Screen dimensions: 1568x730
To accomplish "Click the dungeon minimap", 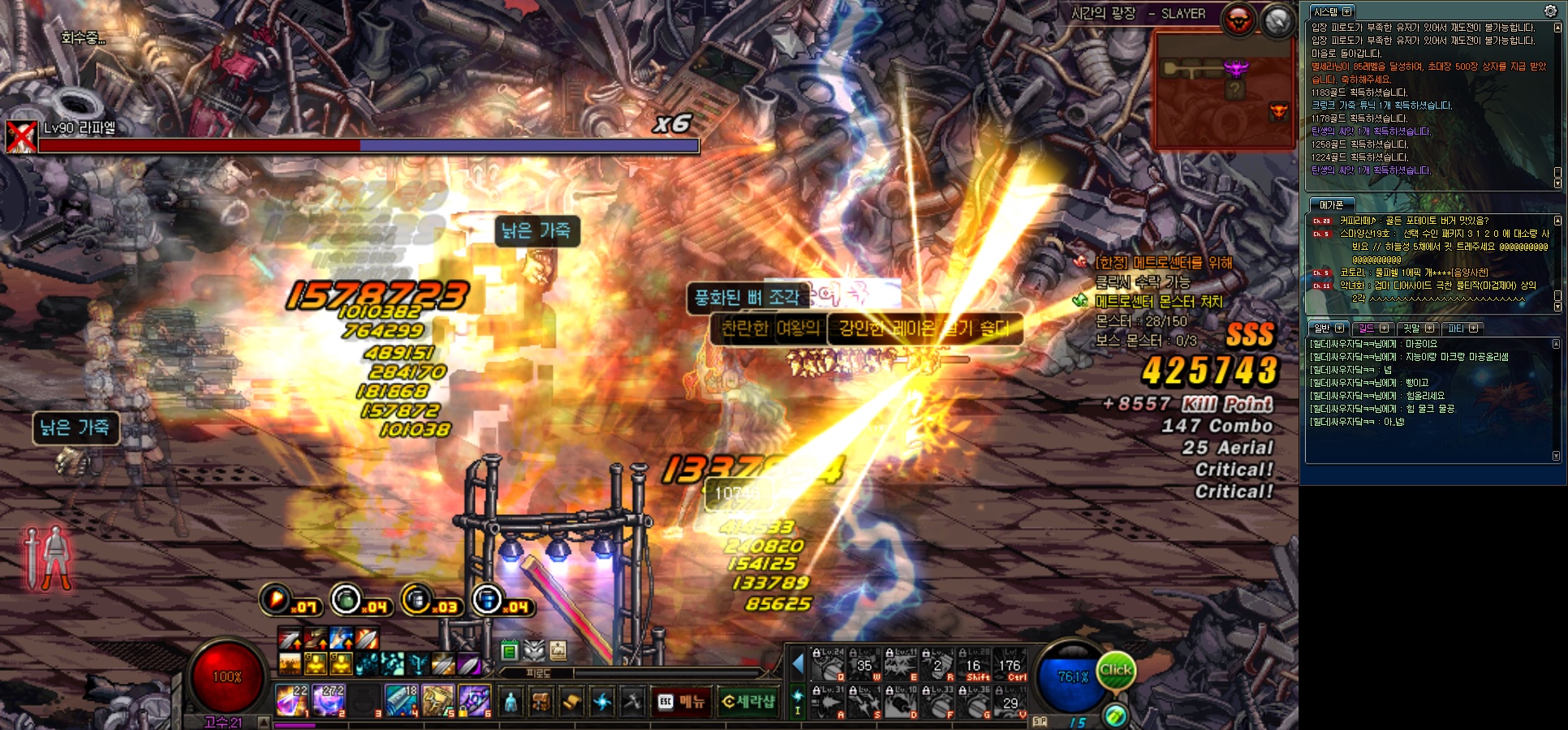I will coord(1223,89).
